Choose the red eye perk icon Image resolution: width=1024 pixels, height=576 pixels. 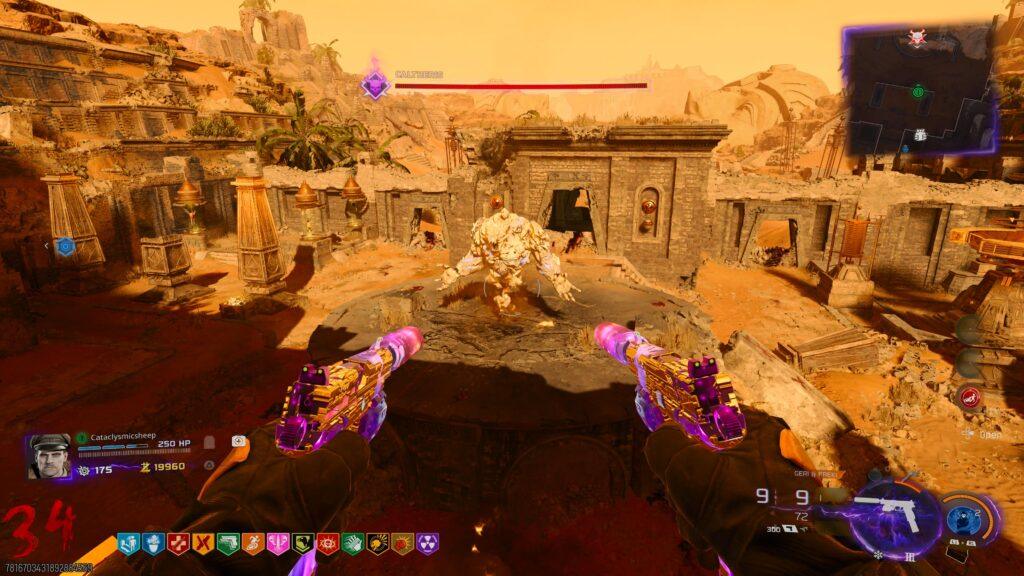[328, 543]
